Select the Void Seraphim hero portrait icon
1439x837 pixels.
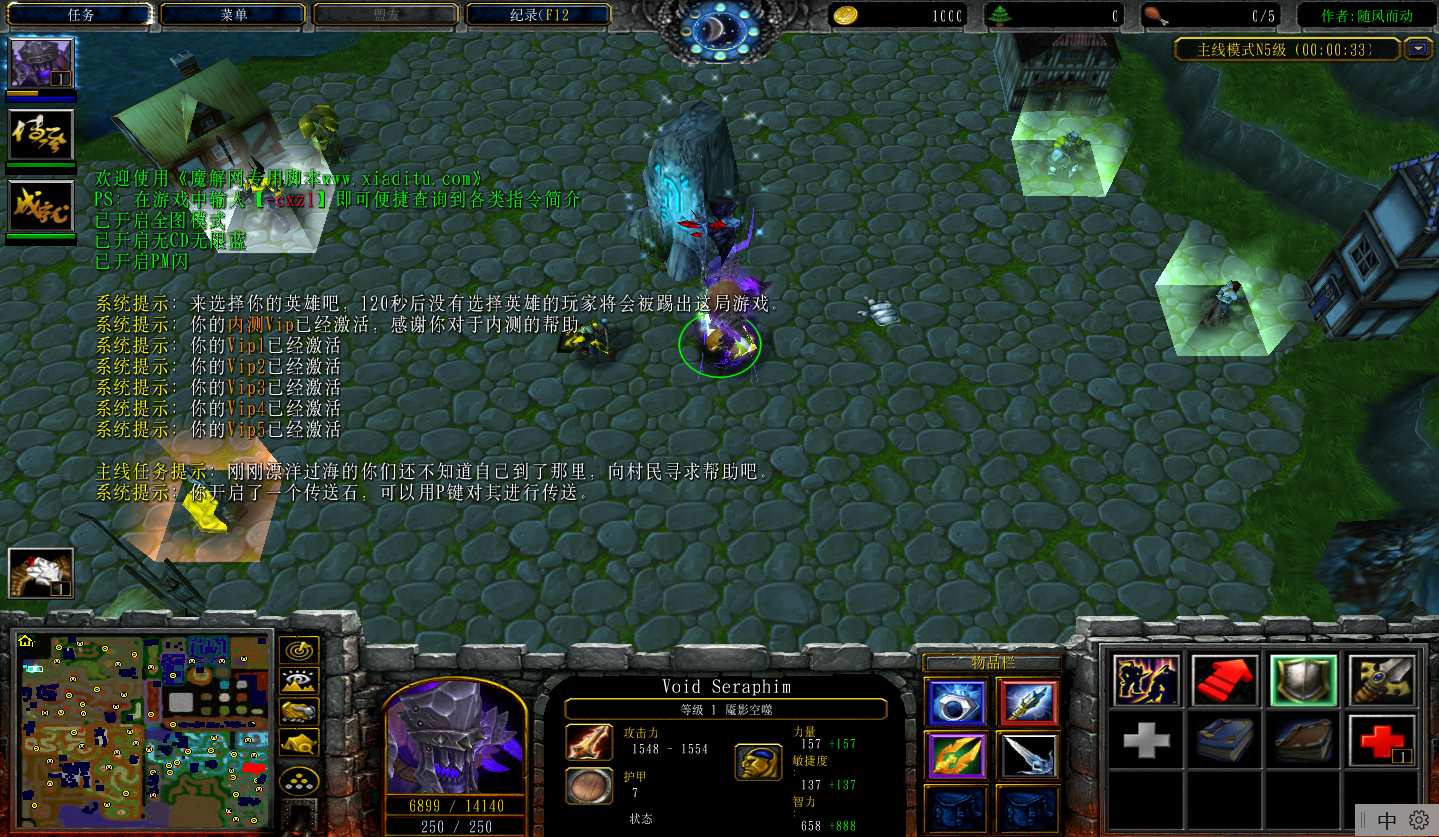point(41,63)
